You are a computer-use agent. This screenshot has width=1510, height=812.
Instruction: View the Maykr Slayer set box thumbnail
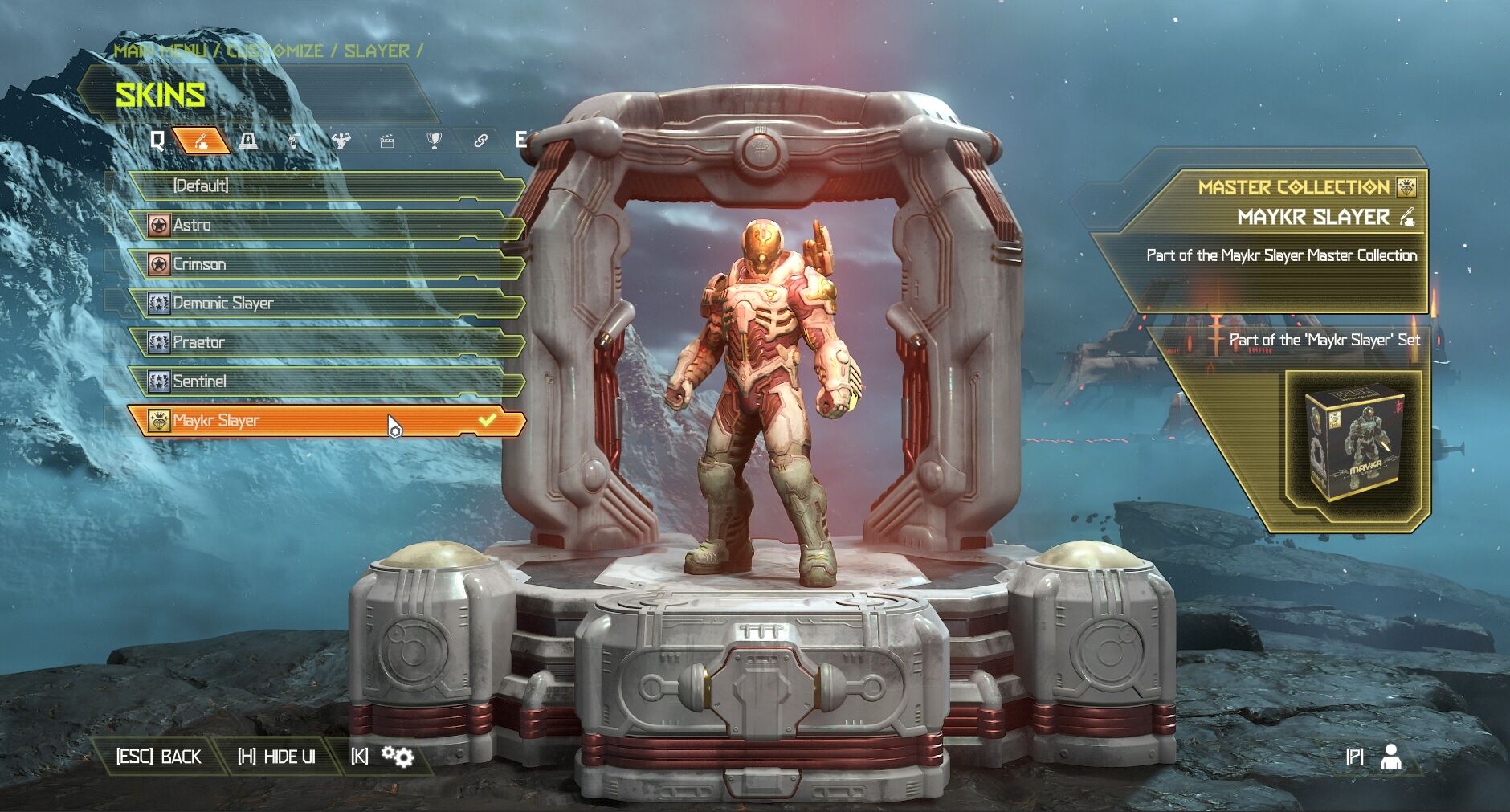coord(1354,447)
